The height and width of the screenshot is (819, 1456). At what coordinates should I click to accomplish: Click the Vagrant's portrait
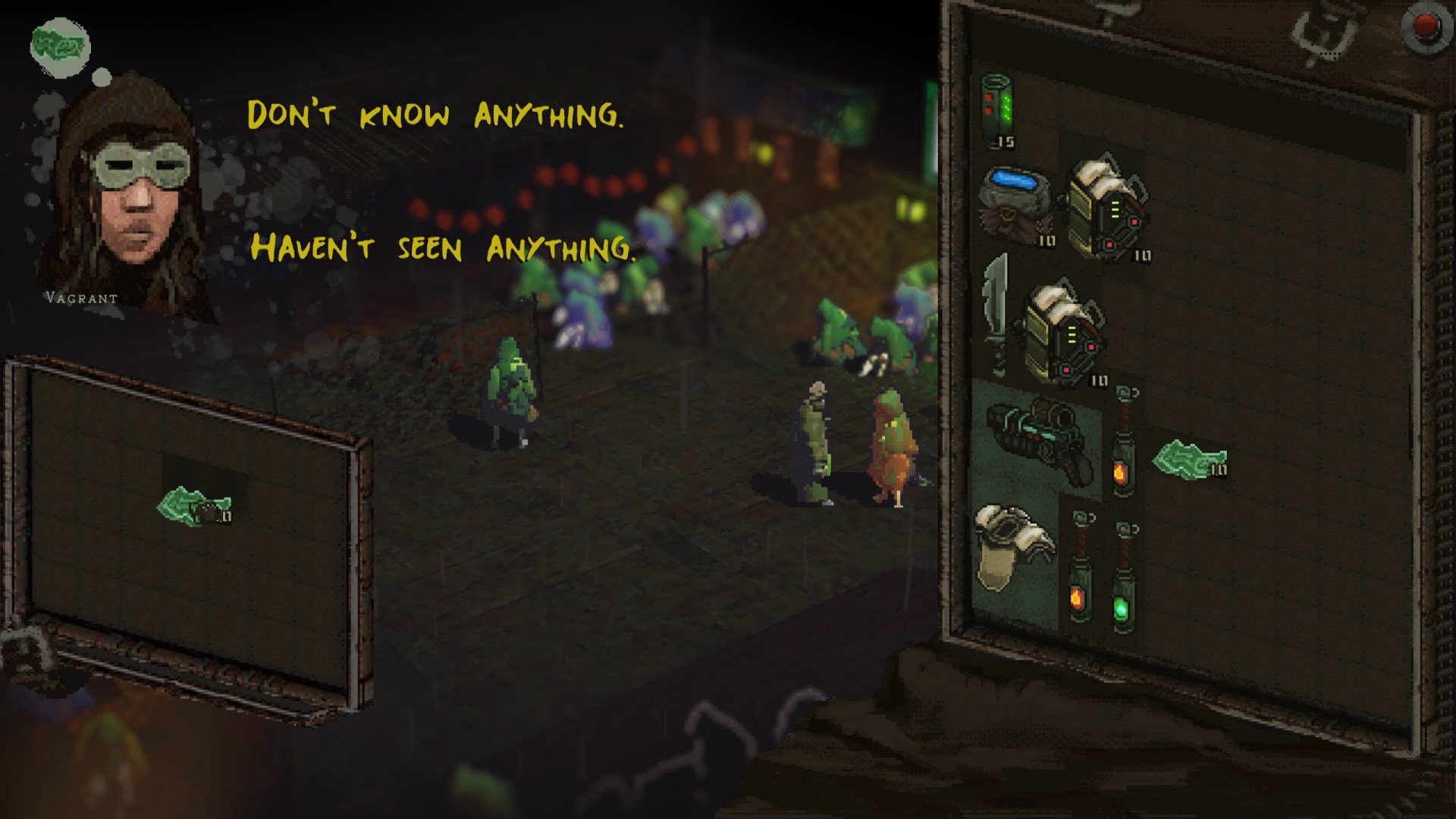point(125,197)
